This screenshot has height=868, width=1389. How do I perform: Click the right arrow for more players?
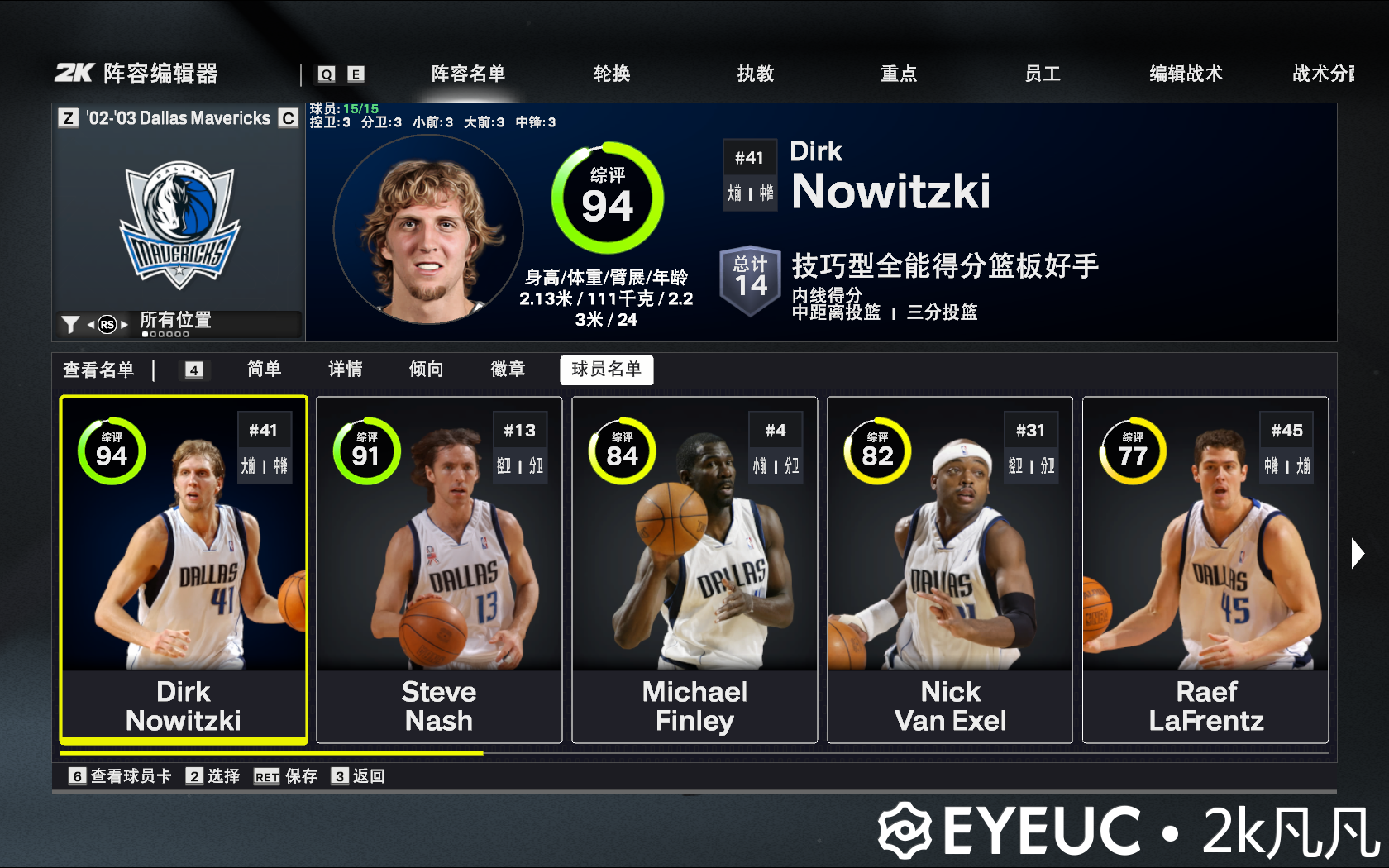click(x=1357, y=553)
